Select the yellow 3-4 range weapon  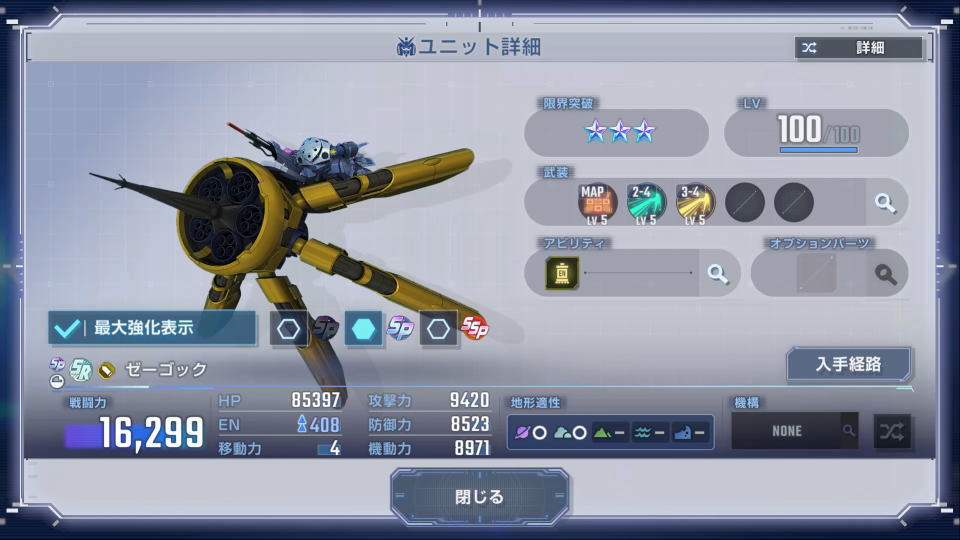(x=695, y=202)
